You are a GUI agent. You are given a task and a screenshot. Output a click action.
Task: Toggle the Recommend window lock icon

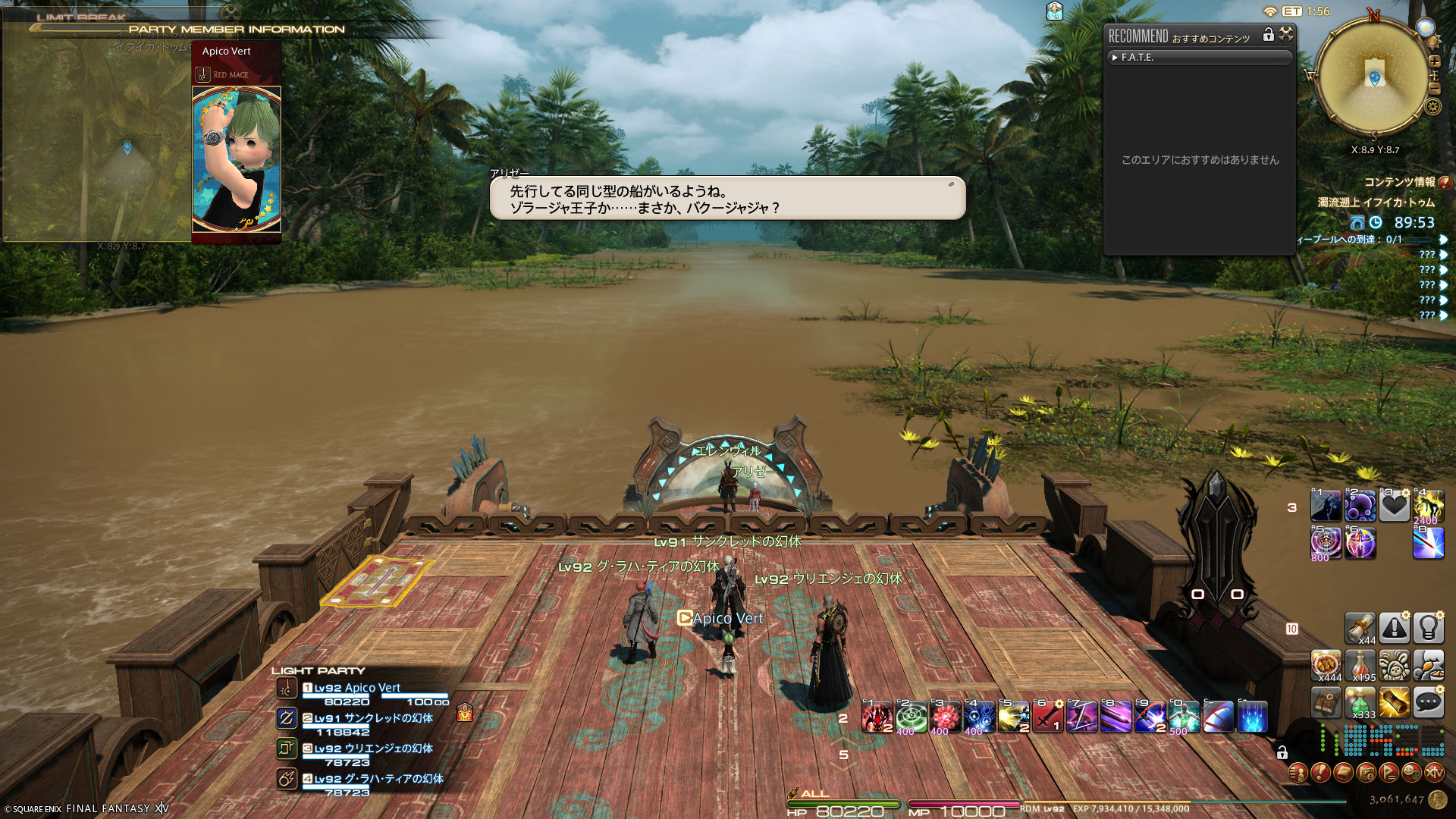pyautogui.click(x=1268, y=35)
